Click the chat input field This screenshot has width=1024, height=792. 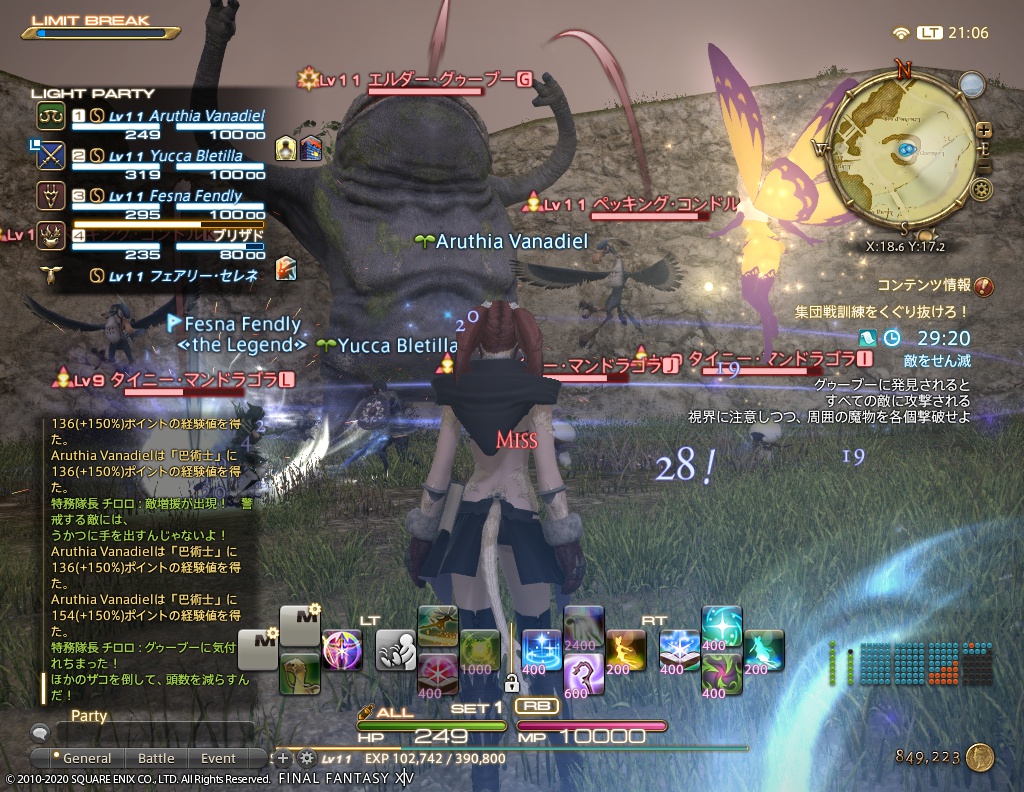(x=150, y=733)
